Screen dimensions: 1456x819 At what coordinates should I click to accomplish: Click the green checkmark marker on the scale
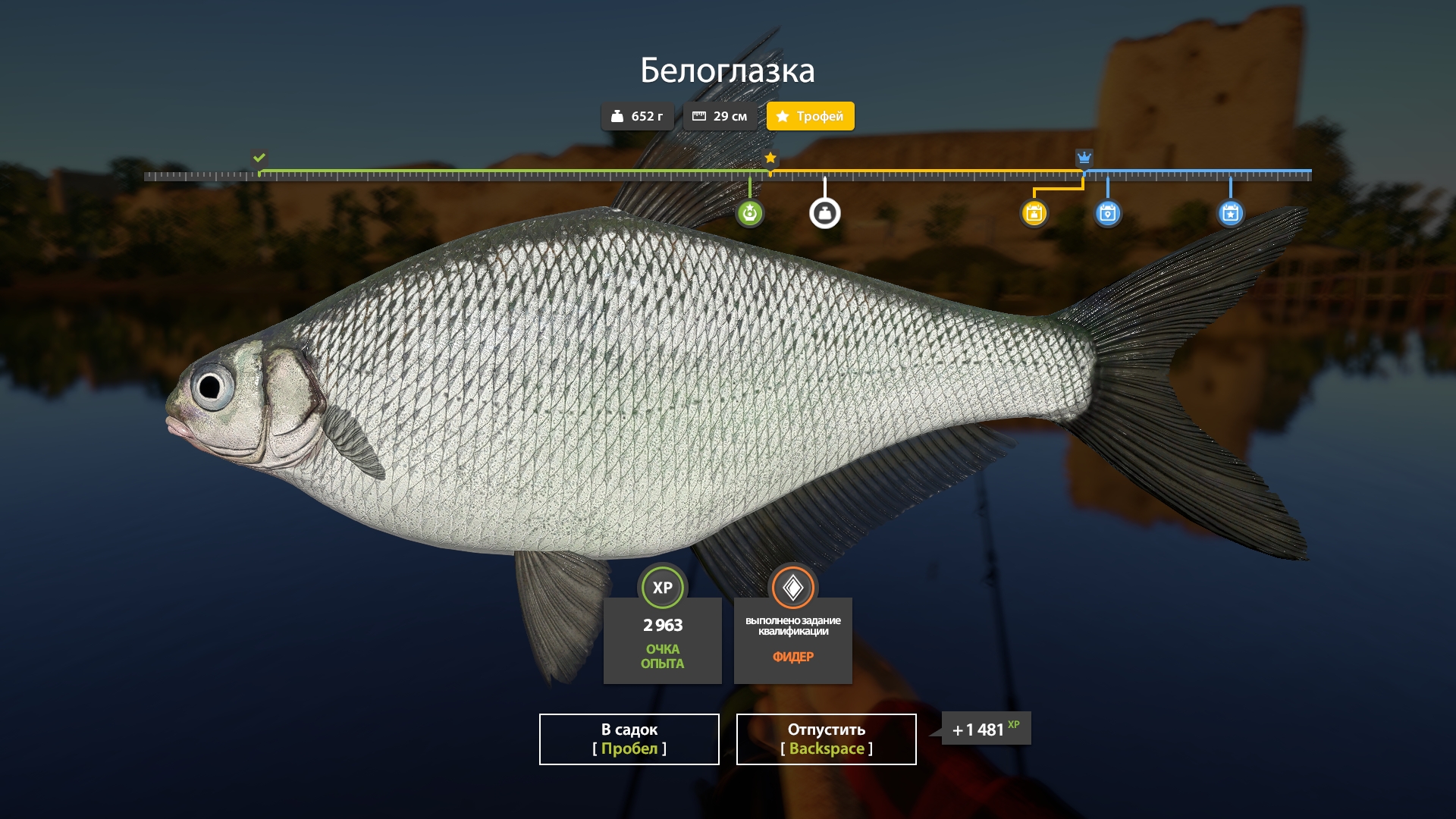259,158
